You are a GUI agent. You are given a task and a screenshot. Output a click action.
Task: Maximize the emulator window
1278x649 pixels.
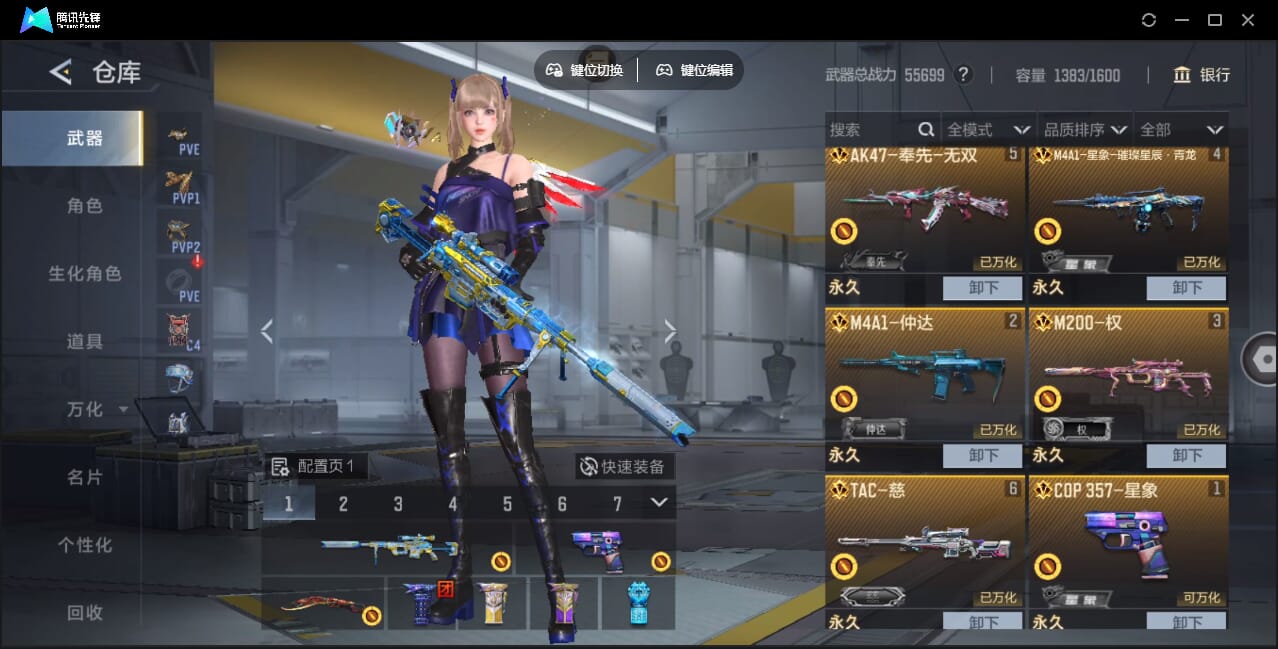click(1215, 20)
